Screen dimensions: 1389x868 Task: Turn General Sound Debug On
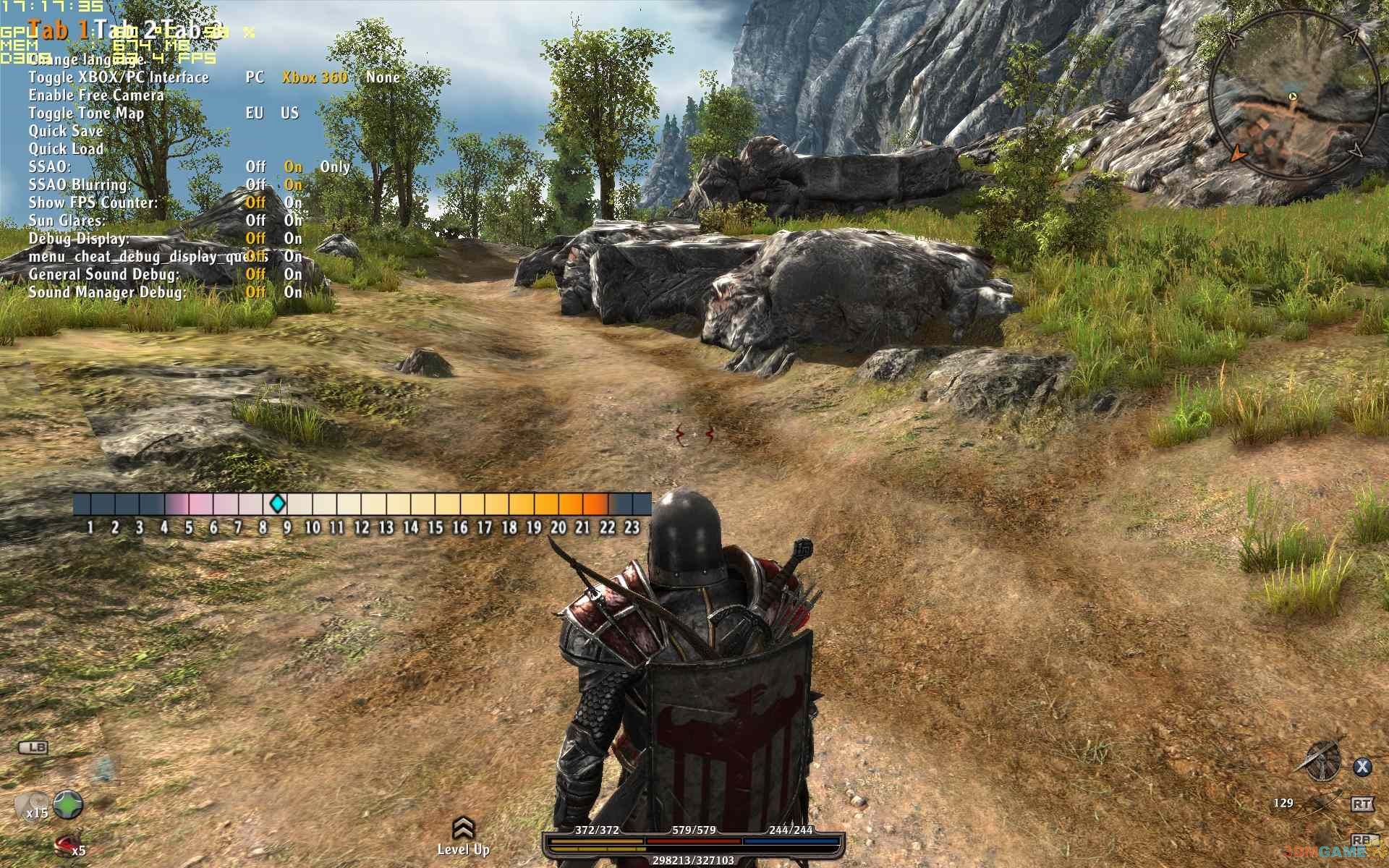pos(293,274)
